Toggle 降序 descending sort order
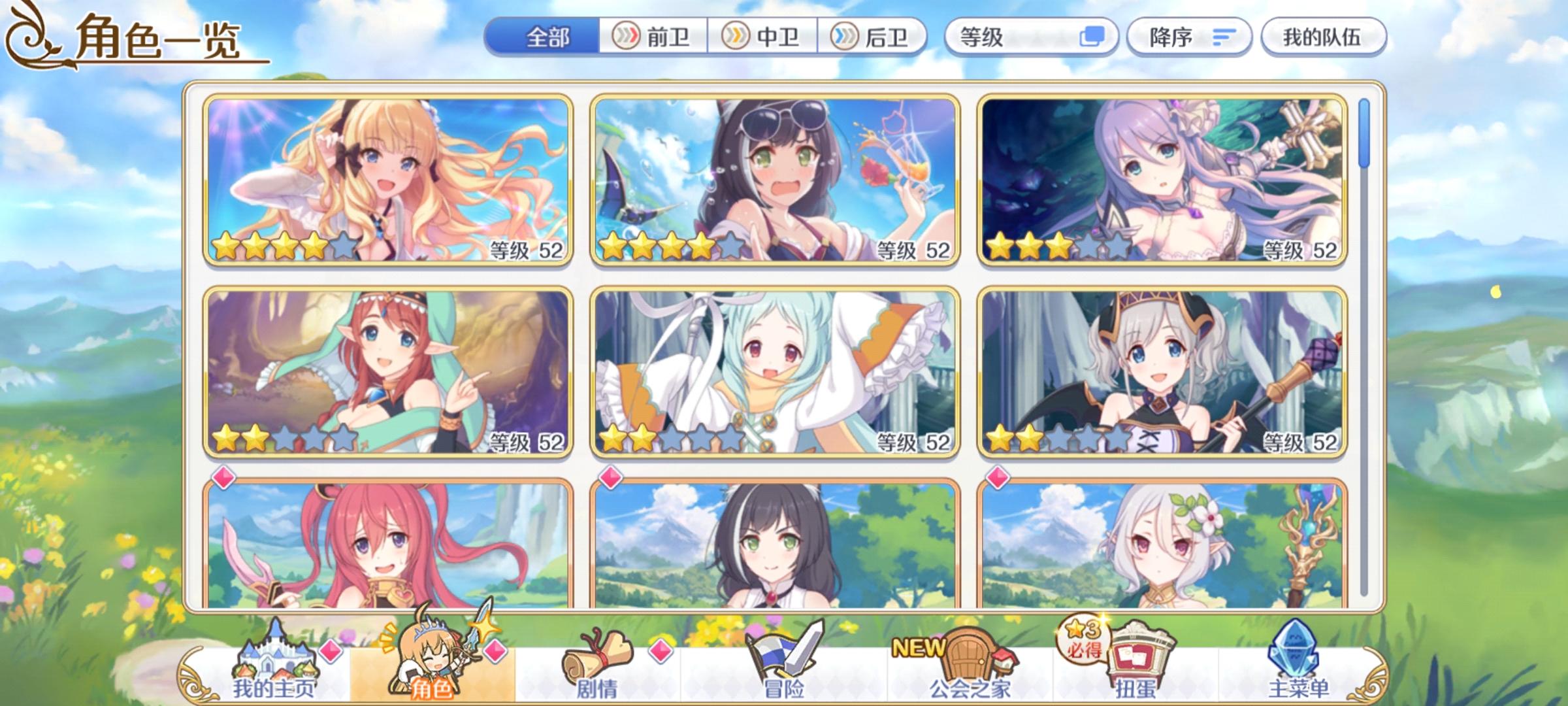Screen dimensions: 1568x706 [1189, 37]
